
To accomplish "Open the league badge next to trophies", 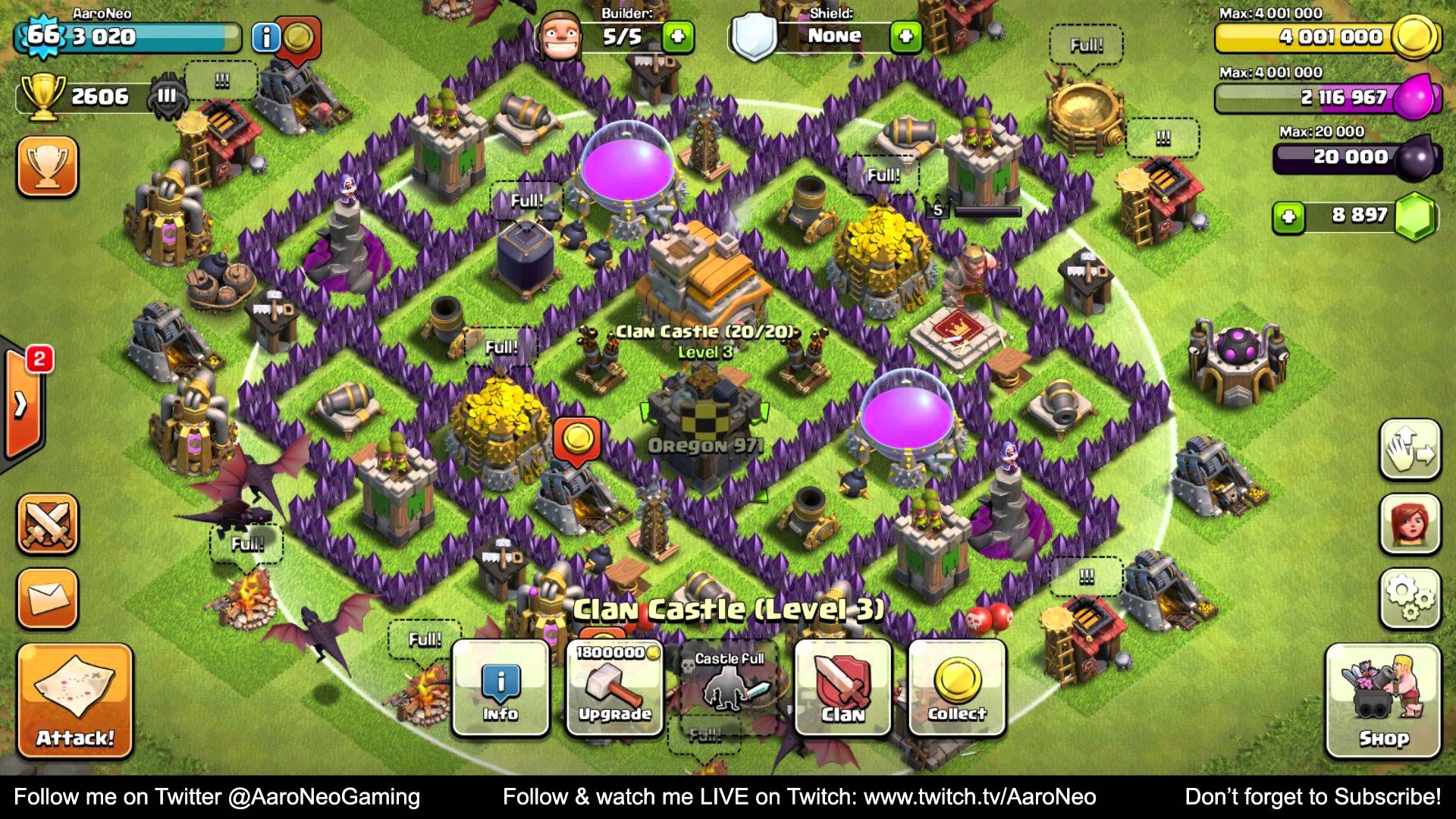I will click(167, 96).
